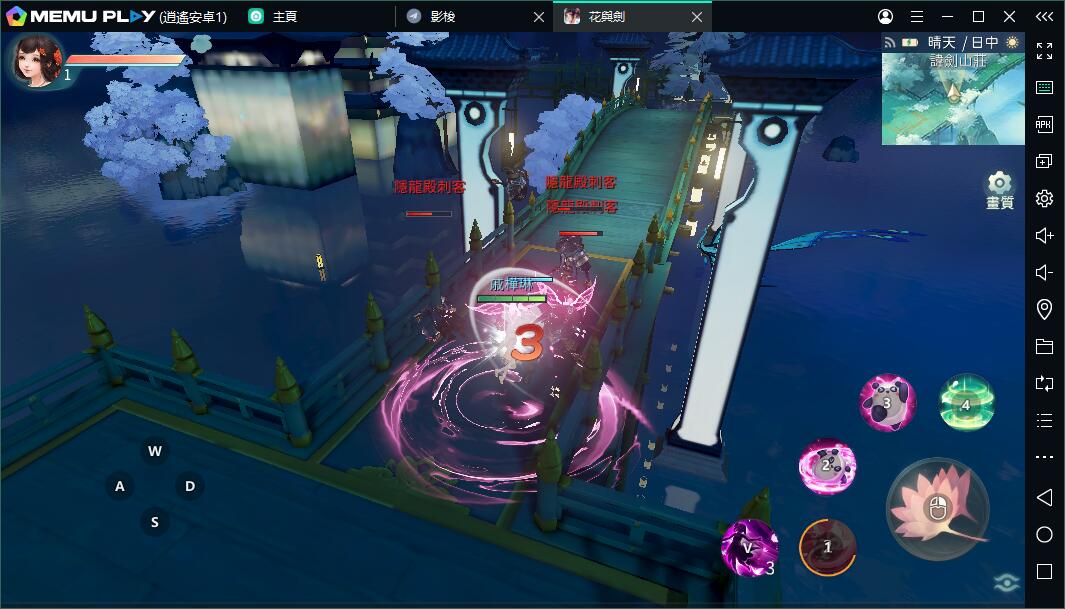Image resolution: width=1065 pixels, height=609 pixels.
Task: Activate the lotus flower basic attack
Action: 937,509
